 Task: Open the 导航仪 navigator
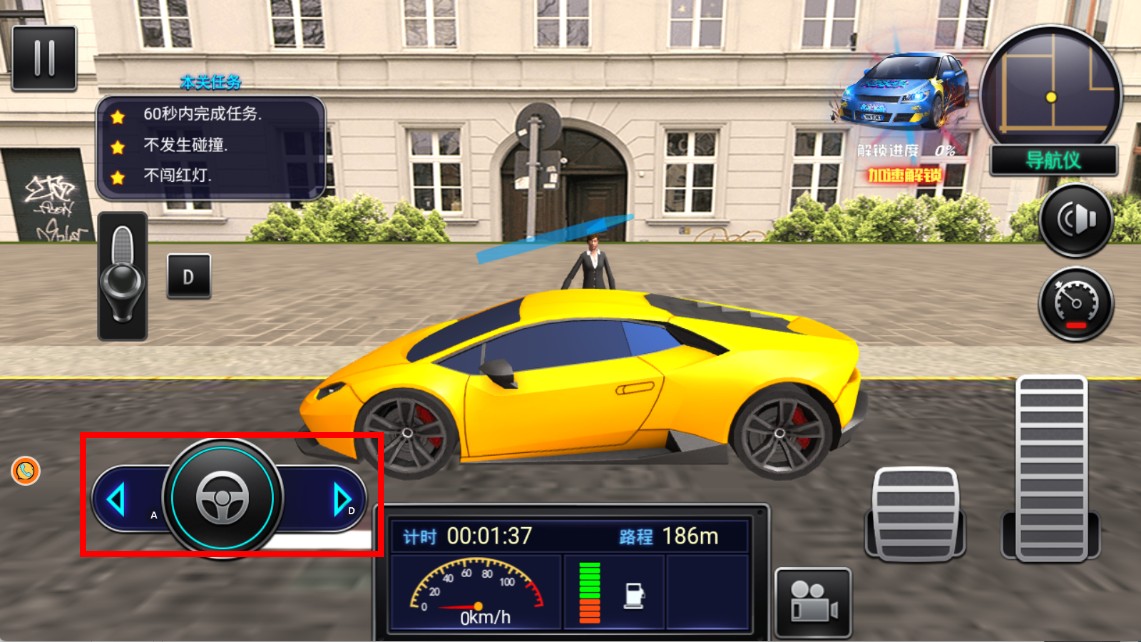pos(1053,160)
